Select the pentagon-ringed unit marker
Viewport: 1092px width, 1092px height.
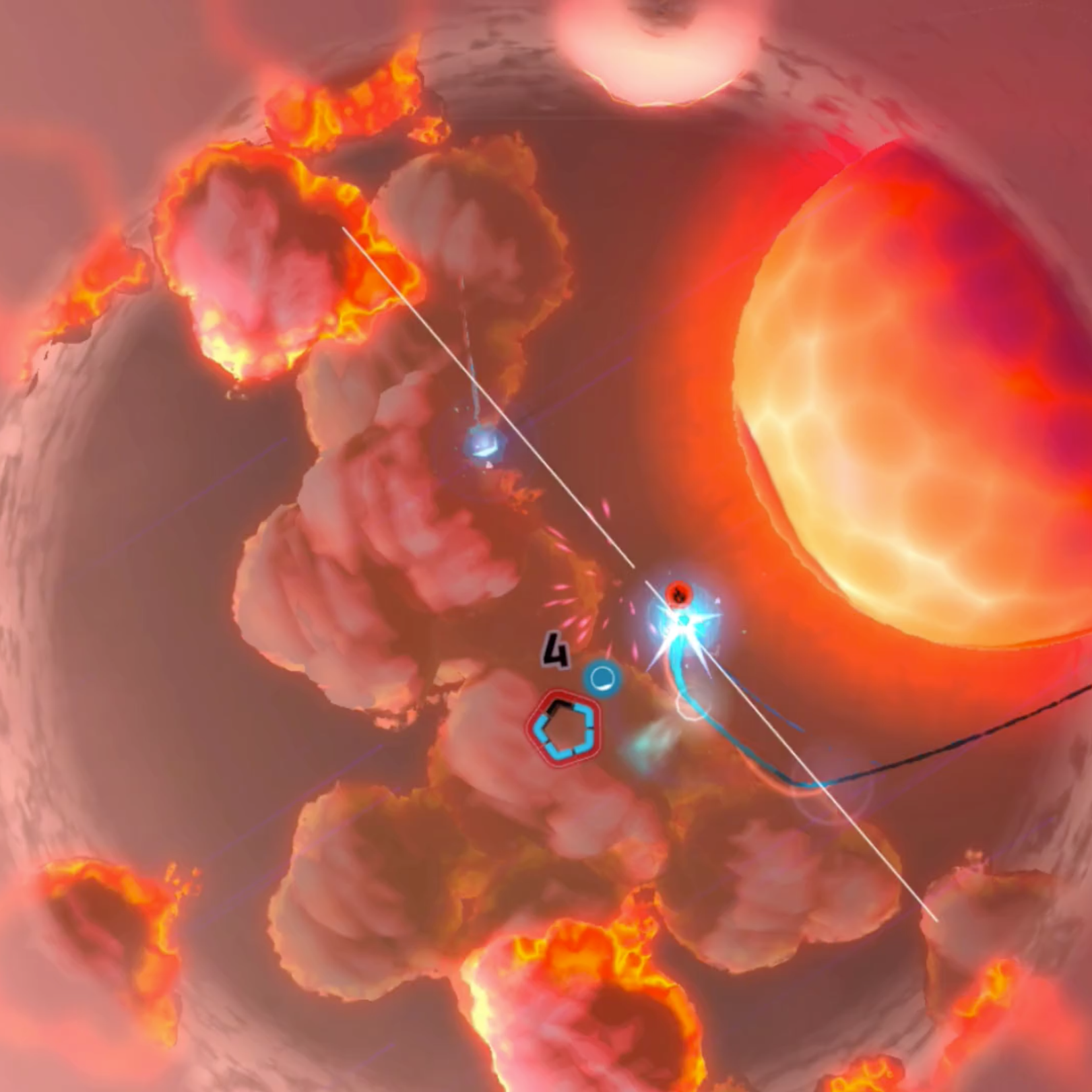565,728
